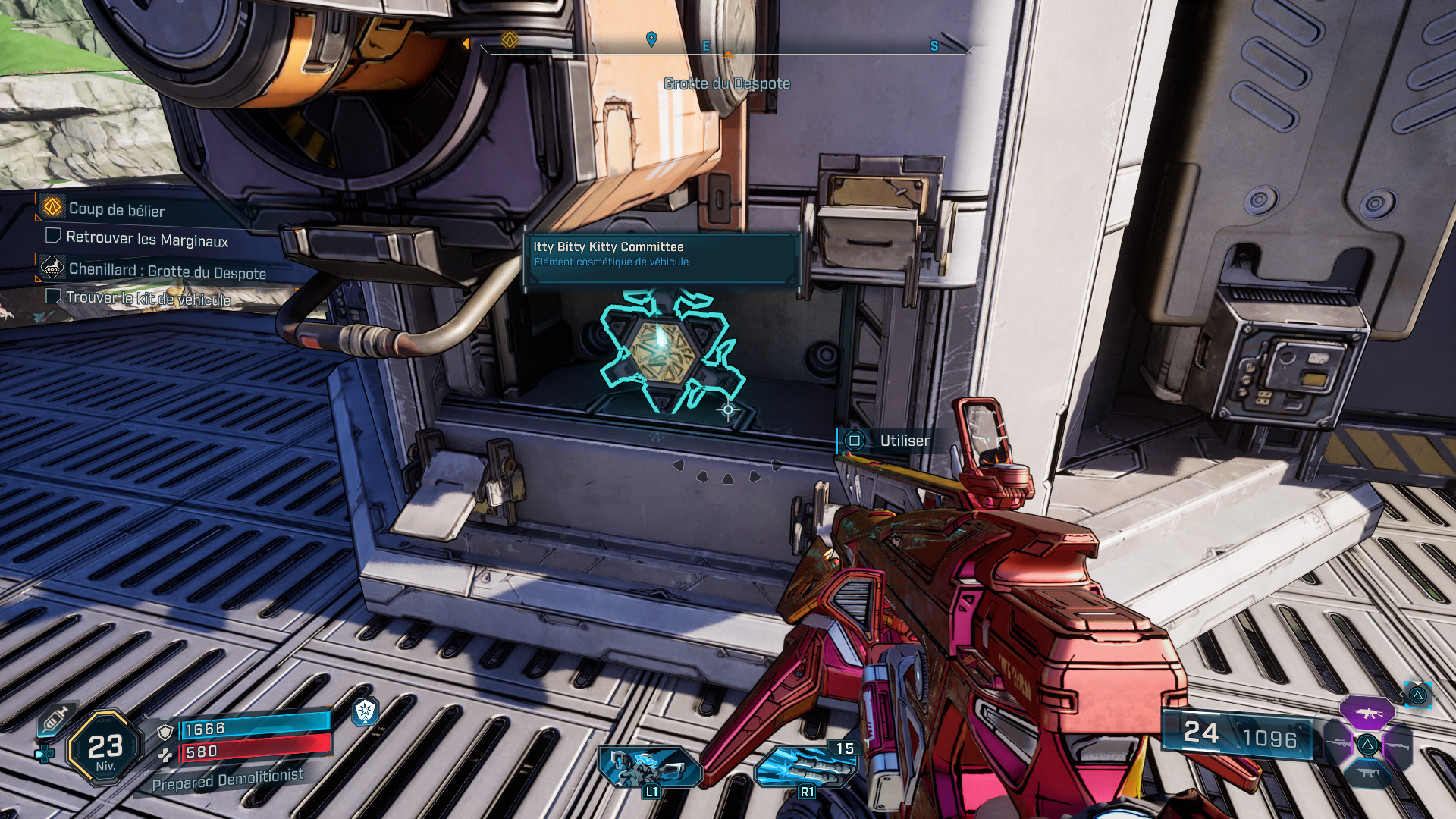Select the sniper rifle slot on the weapon wheel
The width and height of the screenshot is (1456, 819).
point(1337,743)
